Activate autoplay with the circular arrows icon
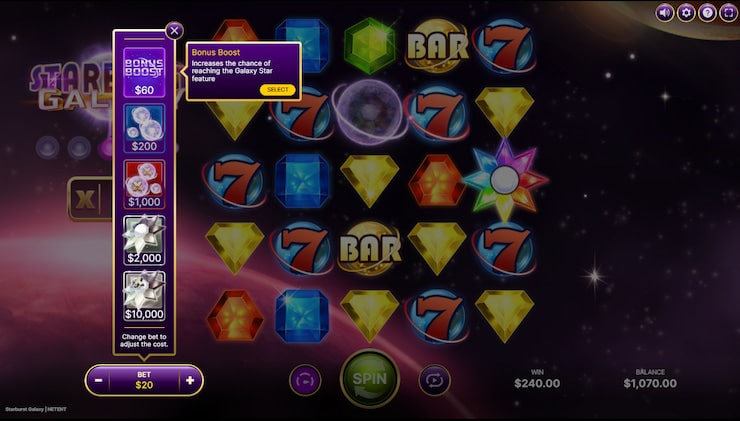 [435, 380]
